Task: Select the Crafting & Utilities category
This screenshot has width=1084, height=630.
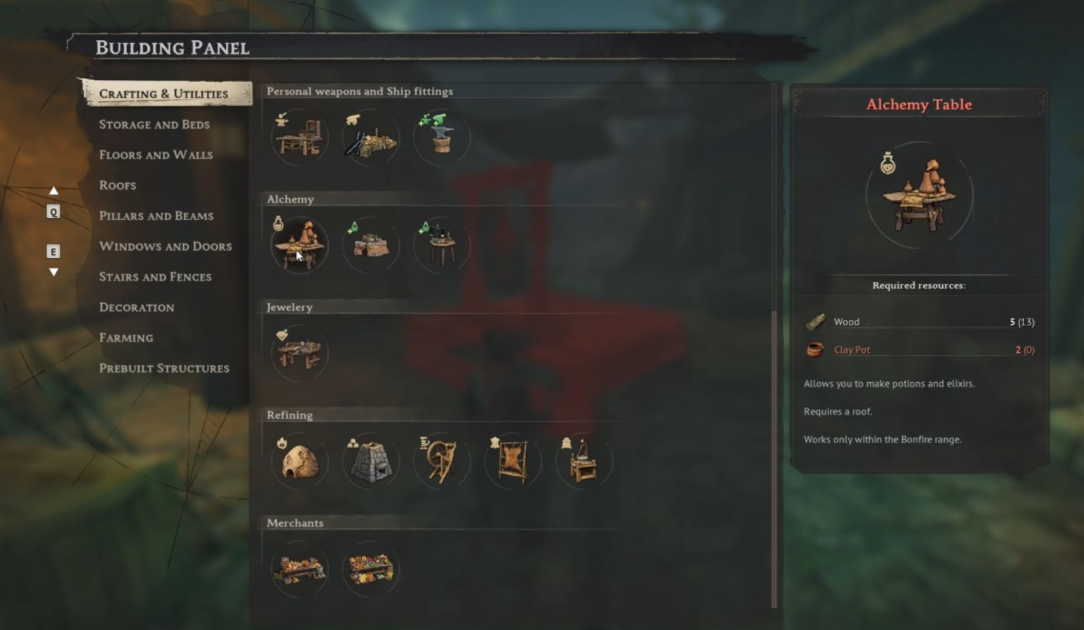Action: pyautogui.click(x=163, y=94)
